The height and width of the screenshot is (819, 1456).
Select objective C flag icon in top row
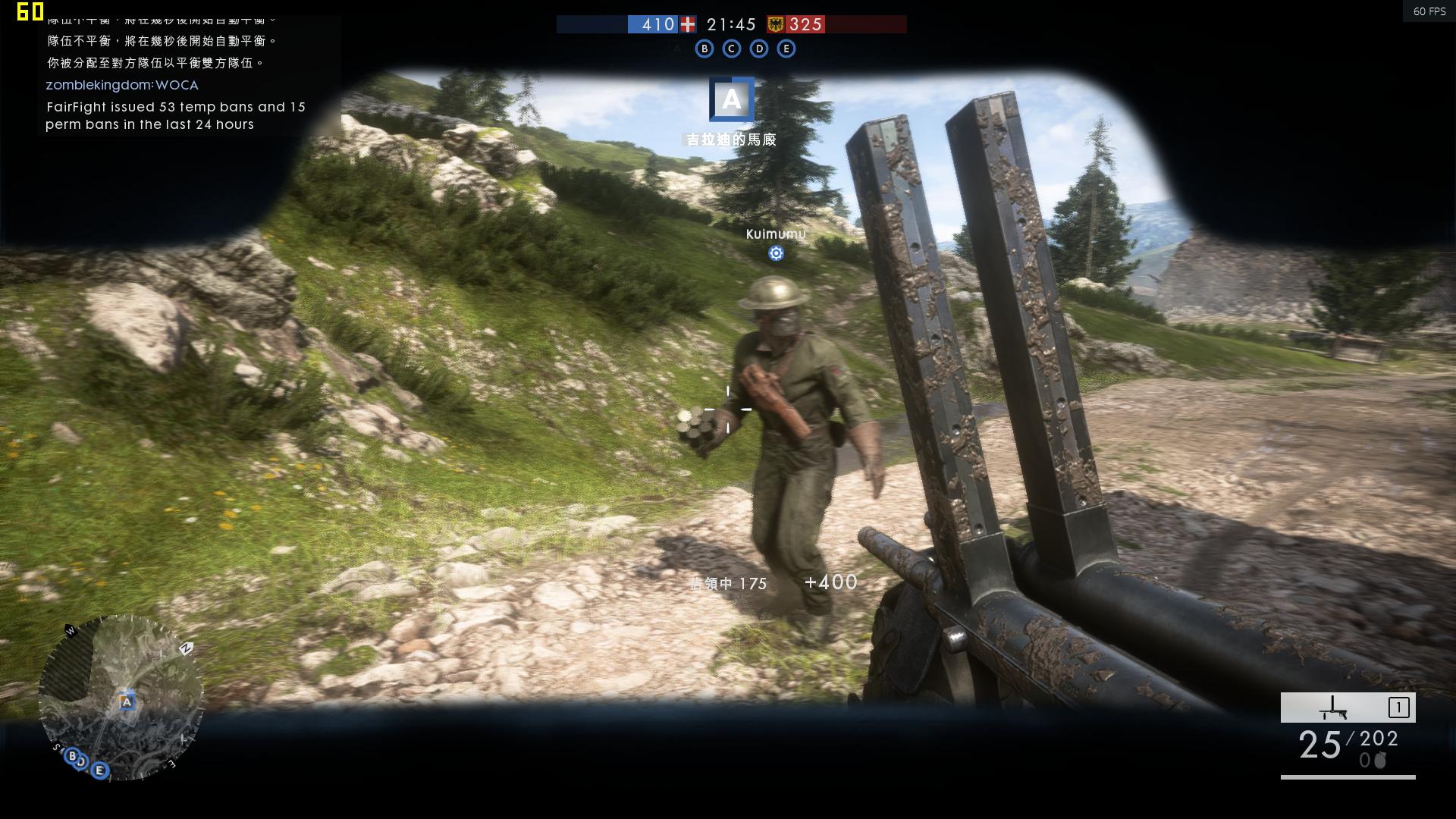732,49
